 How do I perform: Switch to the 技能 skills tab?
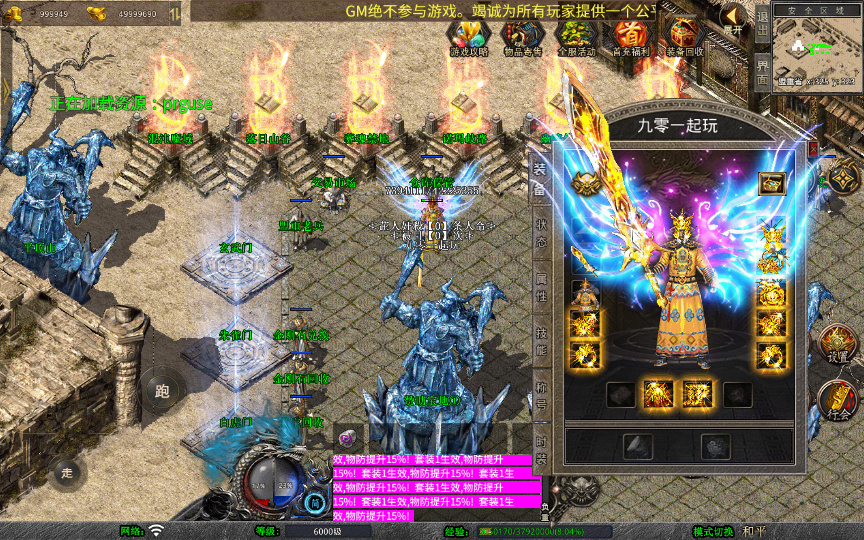click(540, 339)
